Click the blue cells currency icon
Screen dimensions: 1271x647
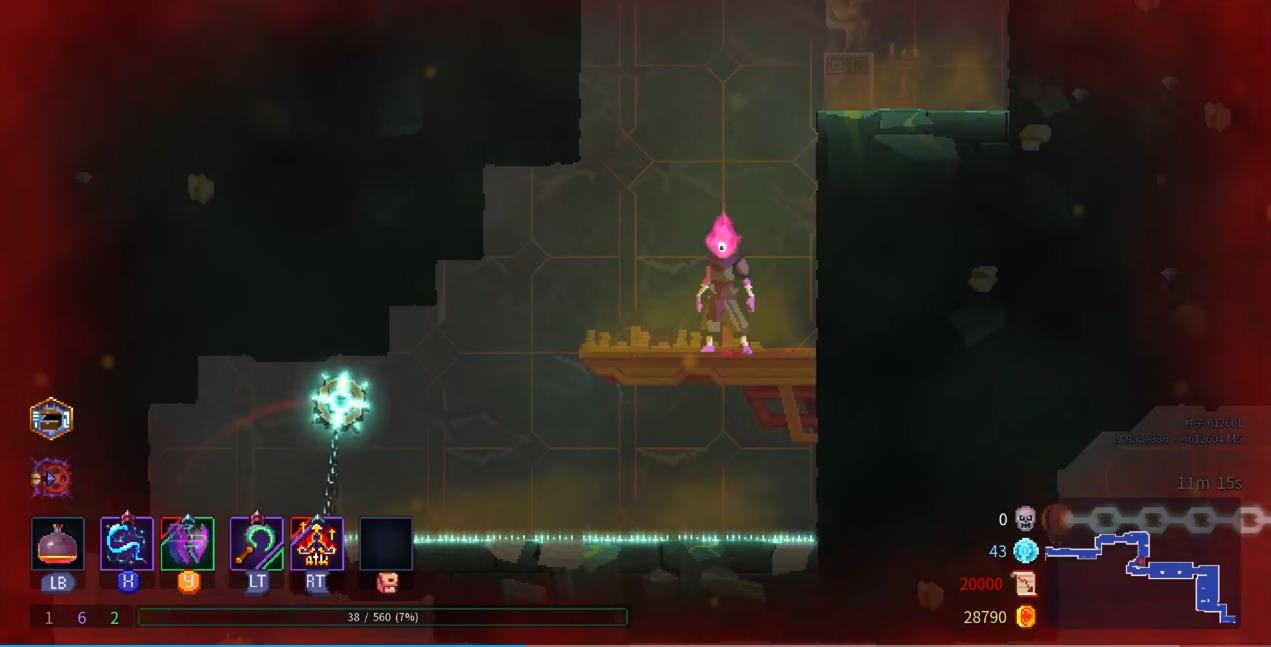1026,551
